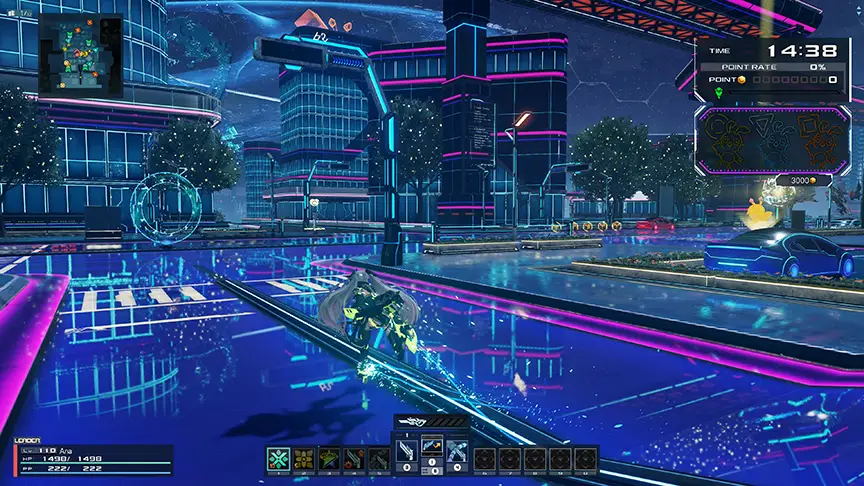
Task: Activate the sword weapon action icon
Action: [407, 451]
